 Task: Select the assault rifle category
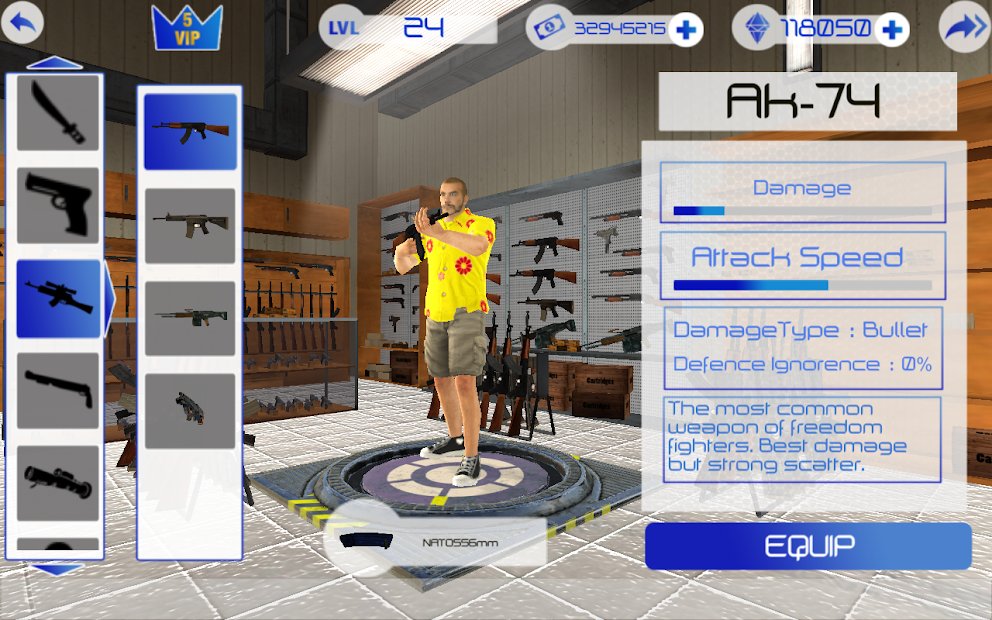(x=58, y=298)
